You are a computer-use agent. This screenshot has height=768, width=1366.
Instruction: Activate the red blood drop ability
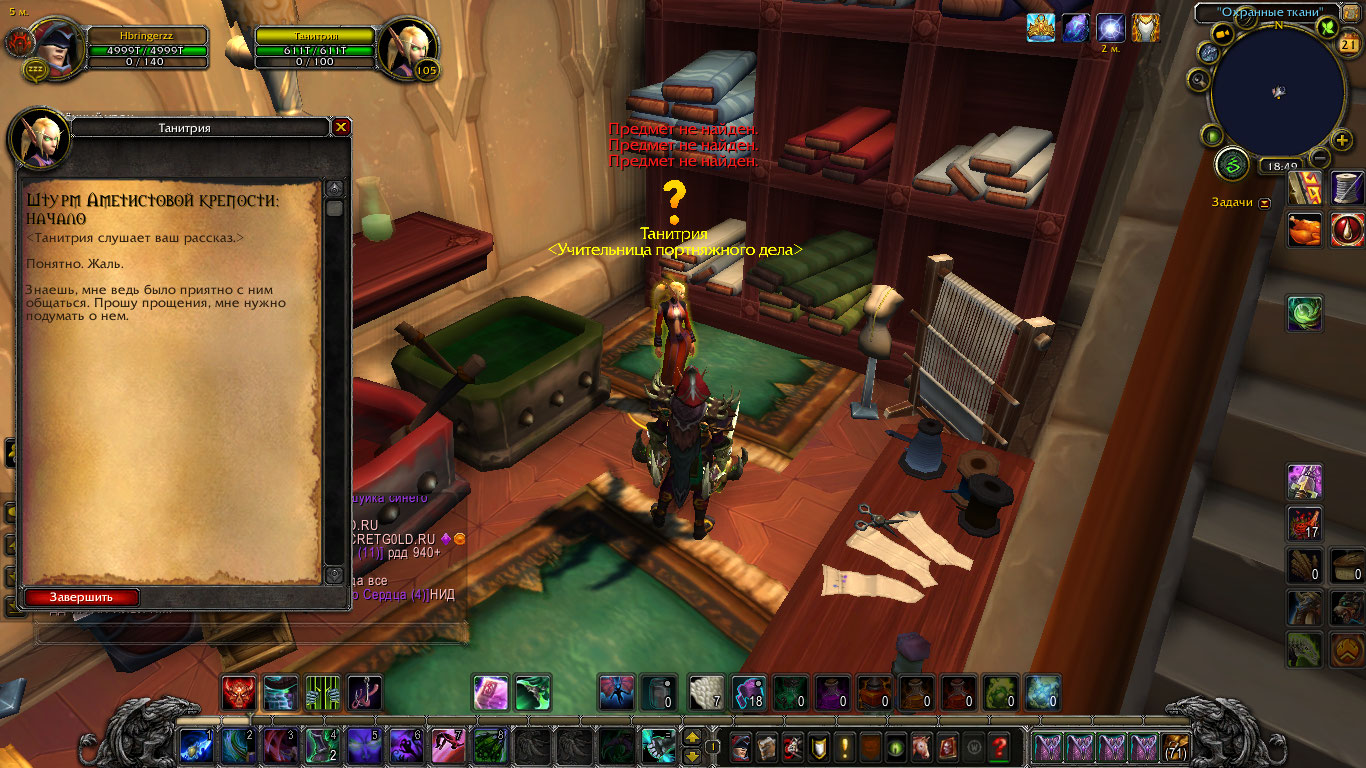pyautogui.click(x=1347, y=230)
